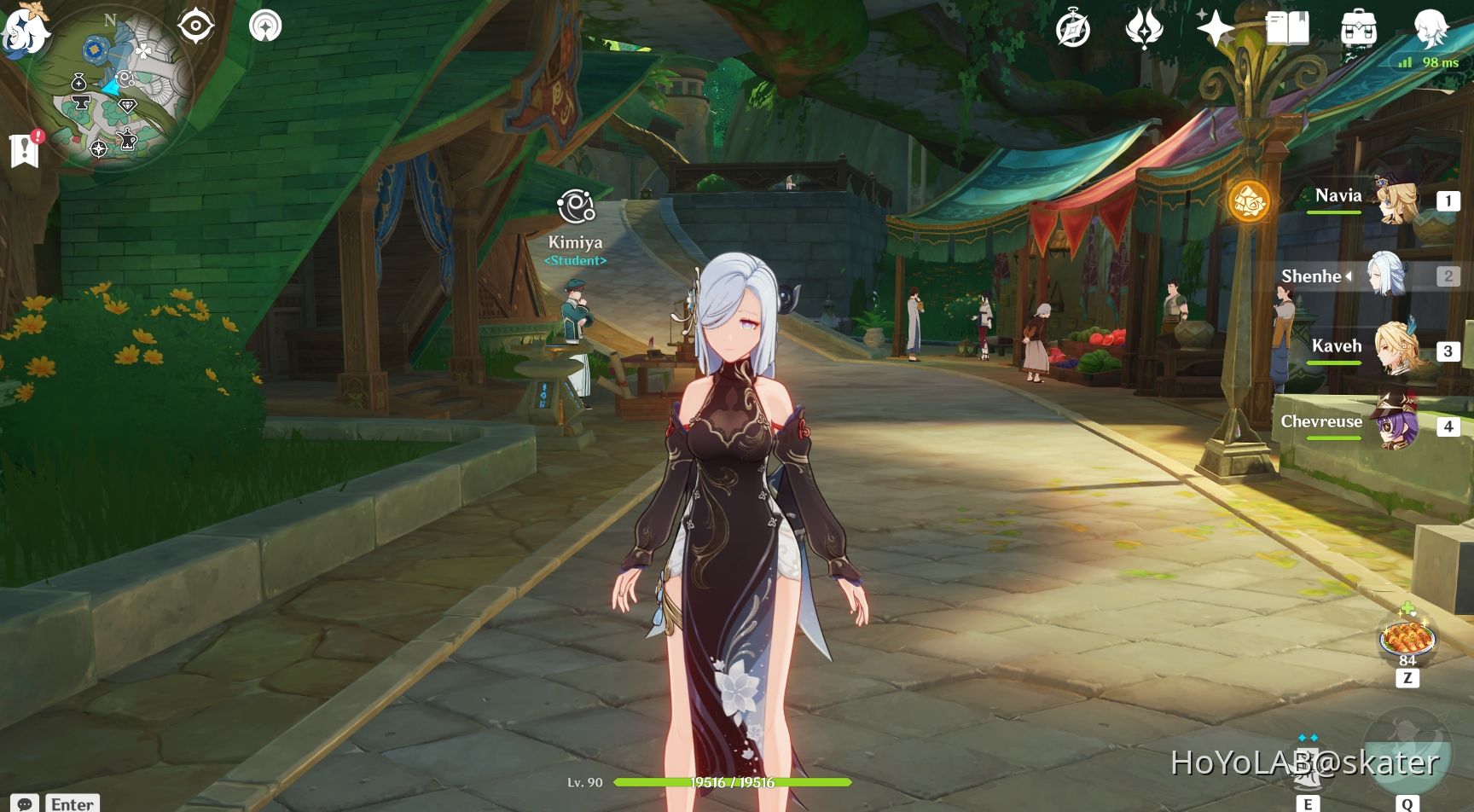The height and width of the screenshot is (812, 1474).
Task: Open the Wish menu star icon
Action: 1215,27
